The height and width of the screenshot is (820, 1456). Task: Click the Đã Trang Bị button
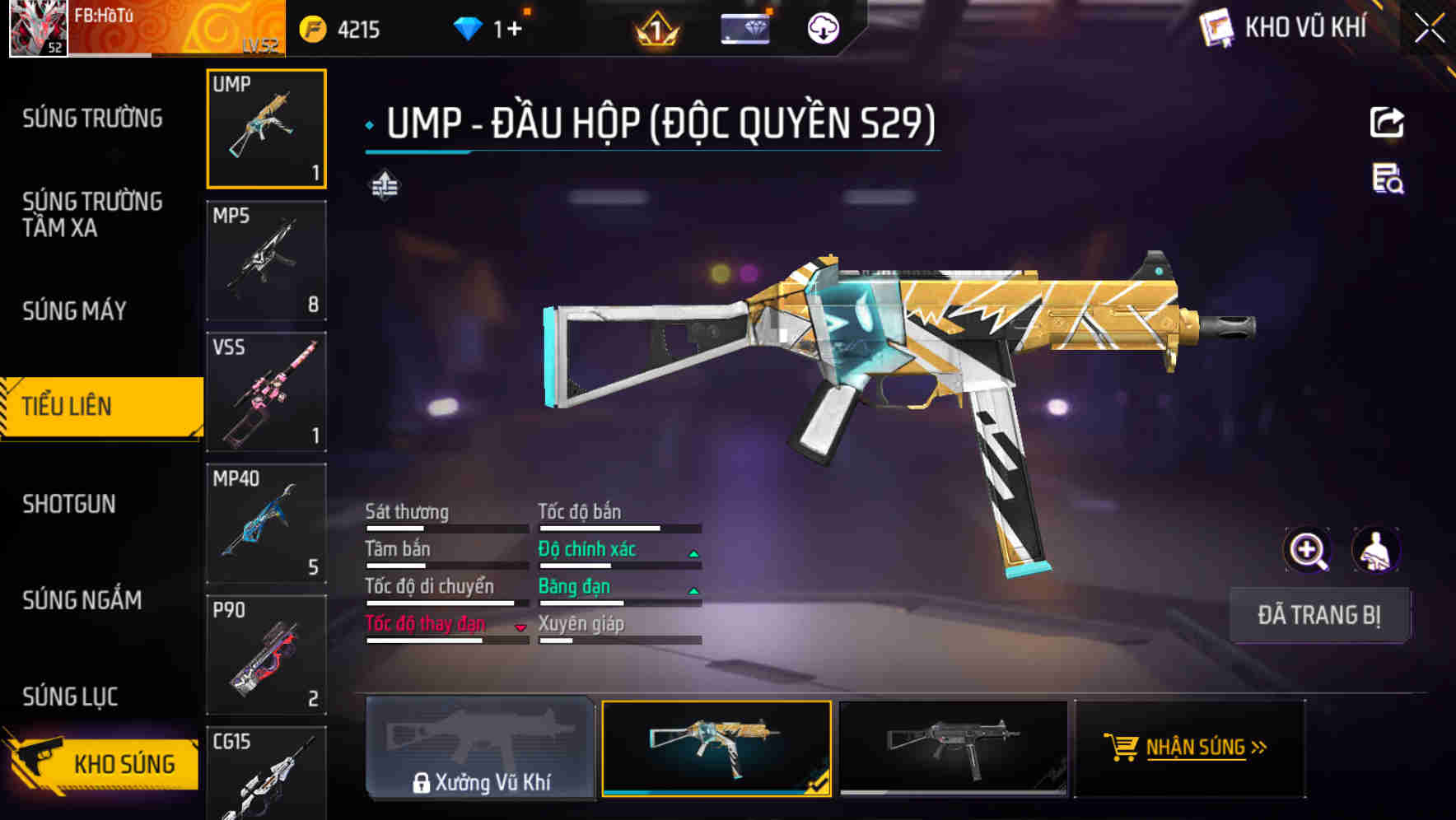coord(1318,615)
